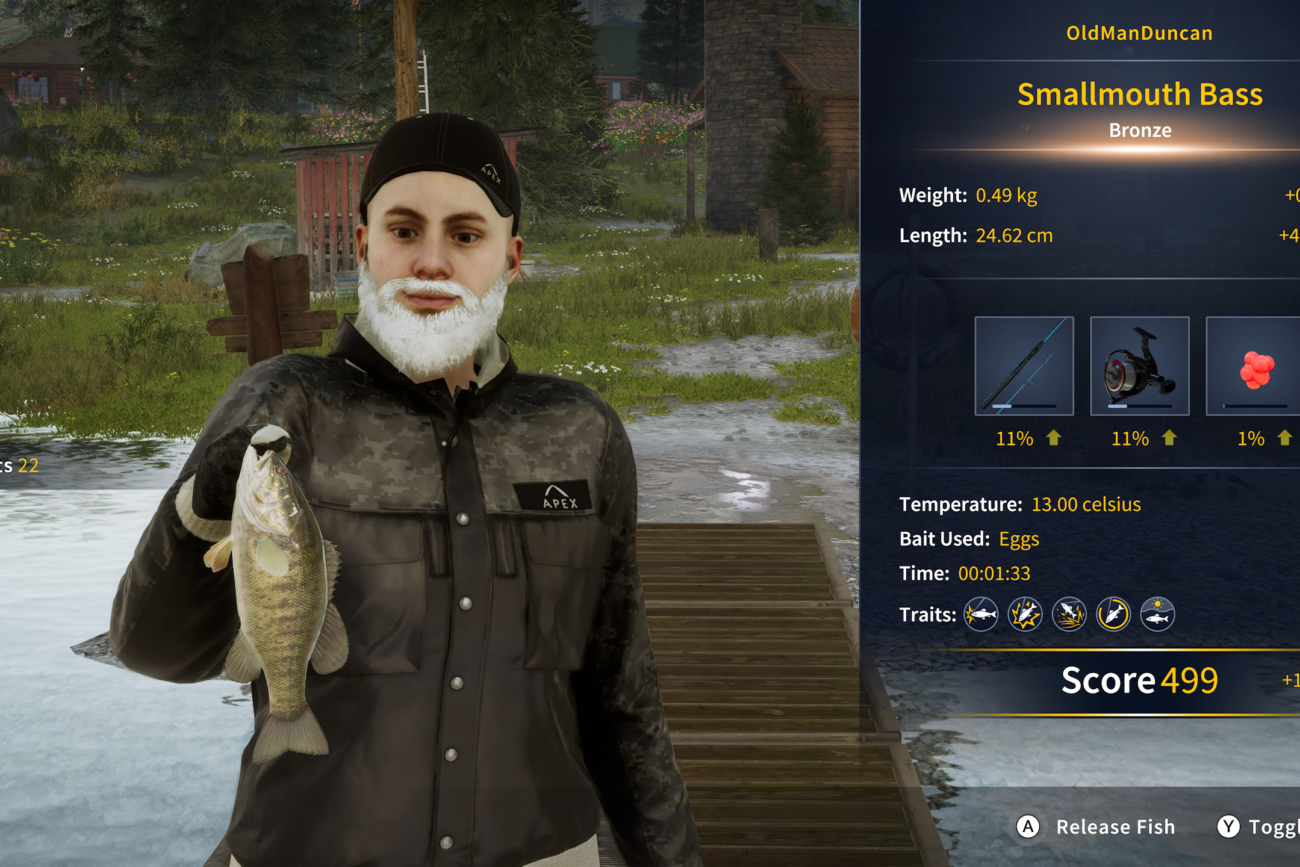The height and width of the screenshot is (867, 1300).
Task: Select the spinning reel equipment slot
Action: (x=1139, y=366)
